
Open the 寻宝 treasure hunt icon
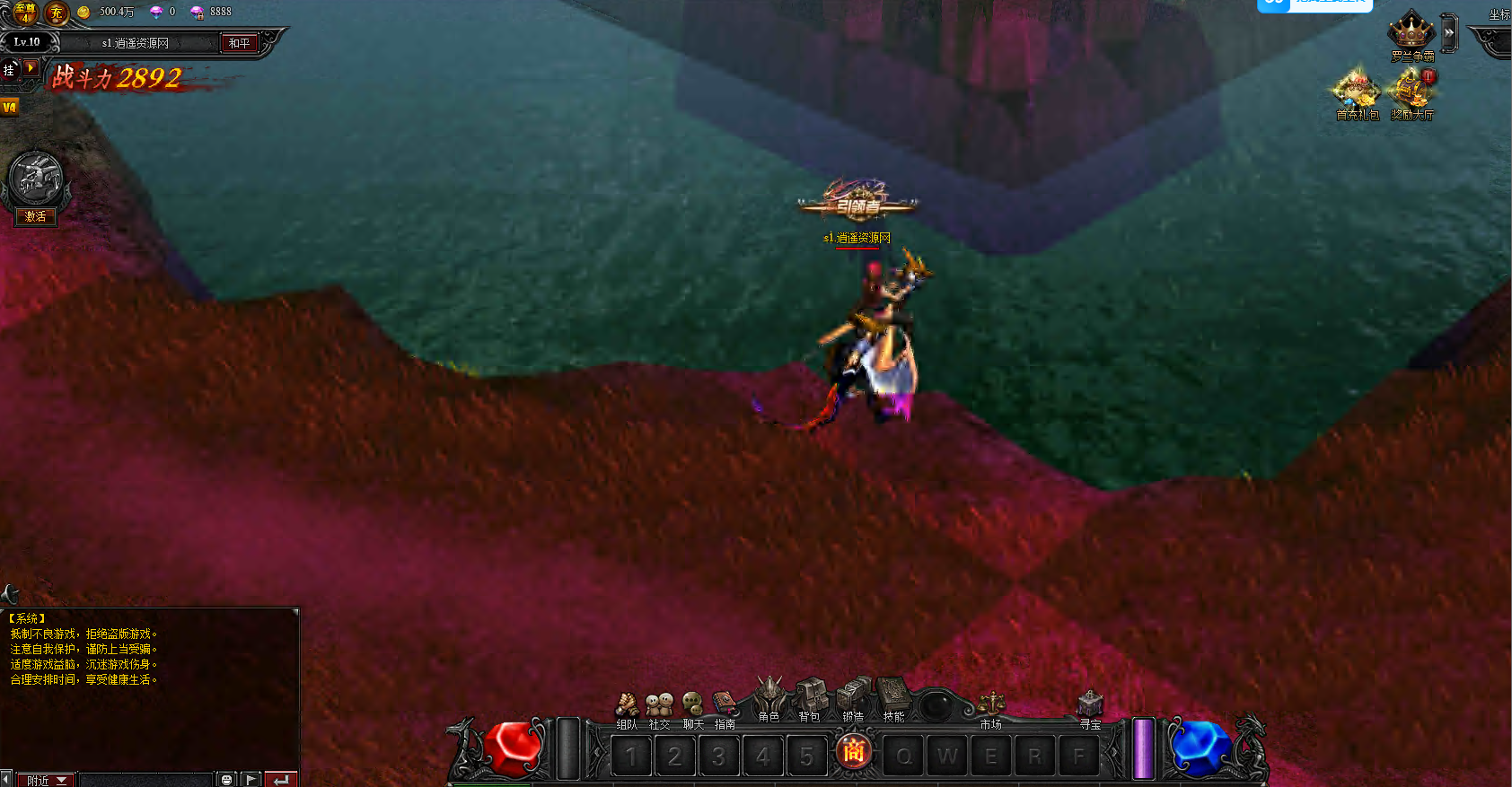(1090, 705)
